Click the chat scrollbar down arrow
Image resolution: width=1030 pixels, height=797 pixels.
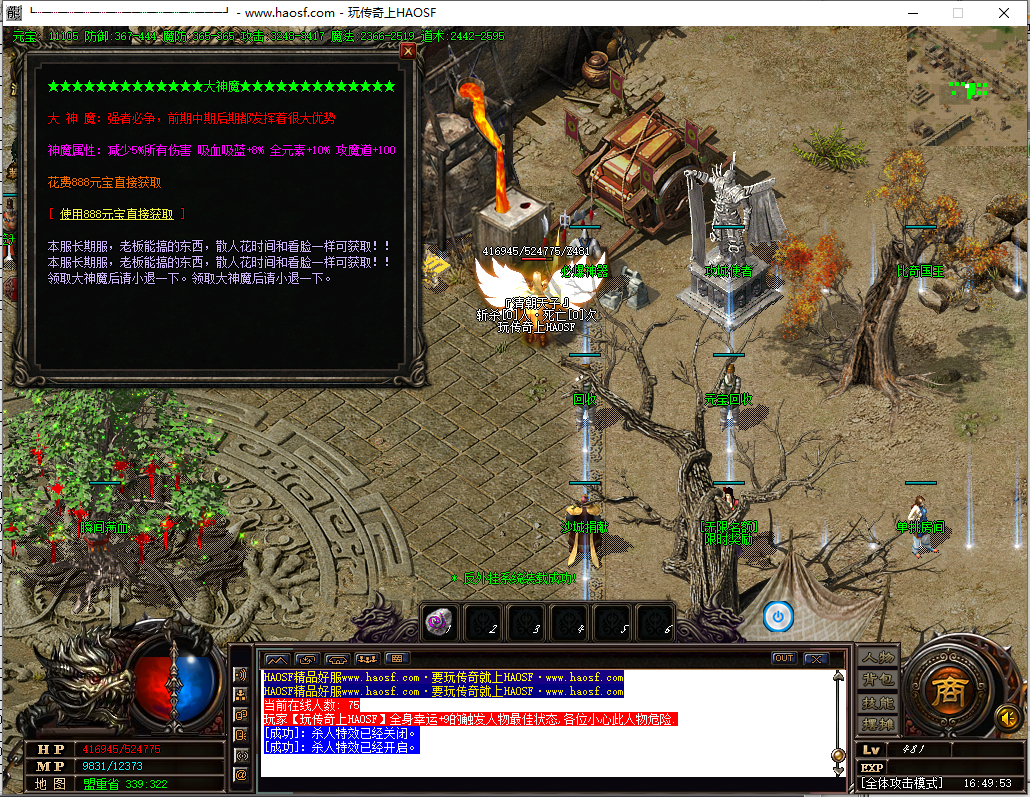(839, 770)
